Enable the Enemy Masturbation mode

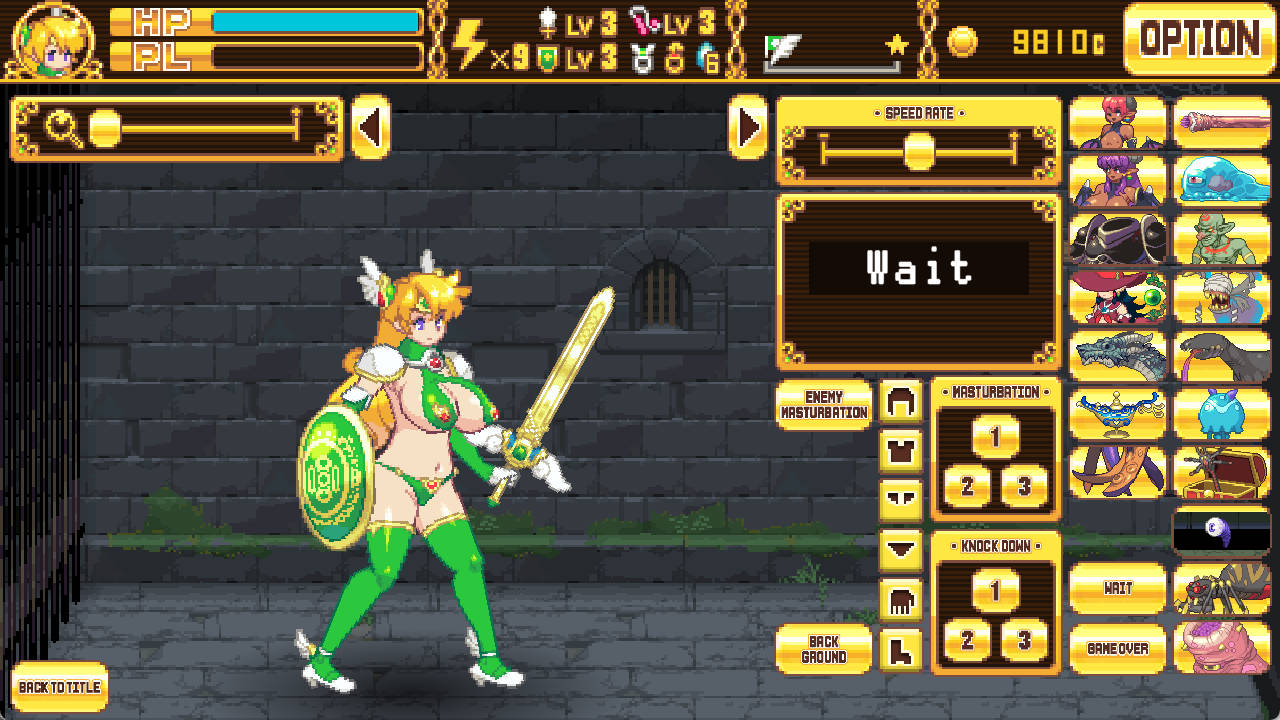click(824, 407)
